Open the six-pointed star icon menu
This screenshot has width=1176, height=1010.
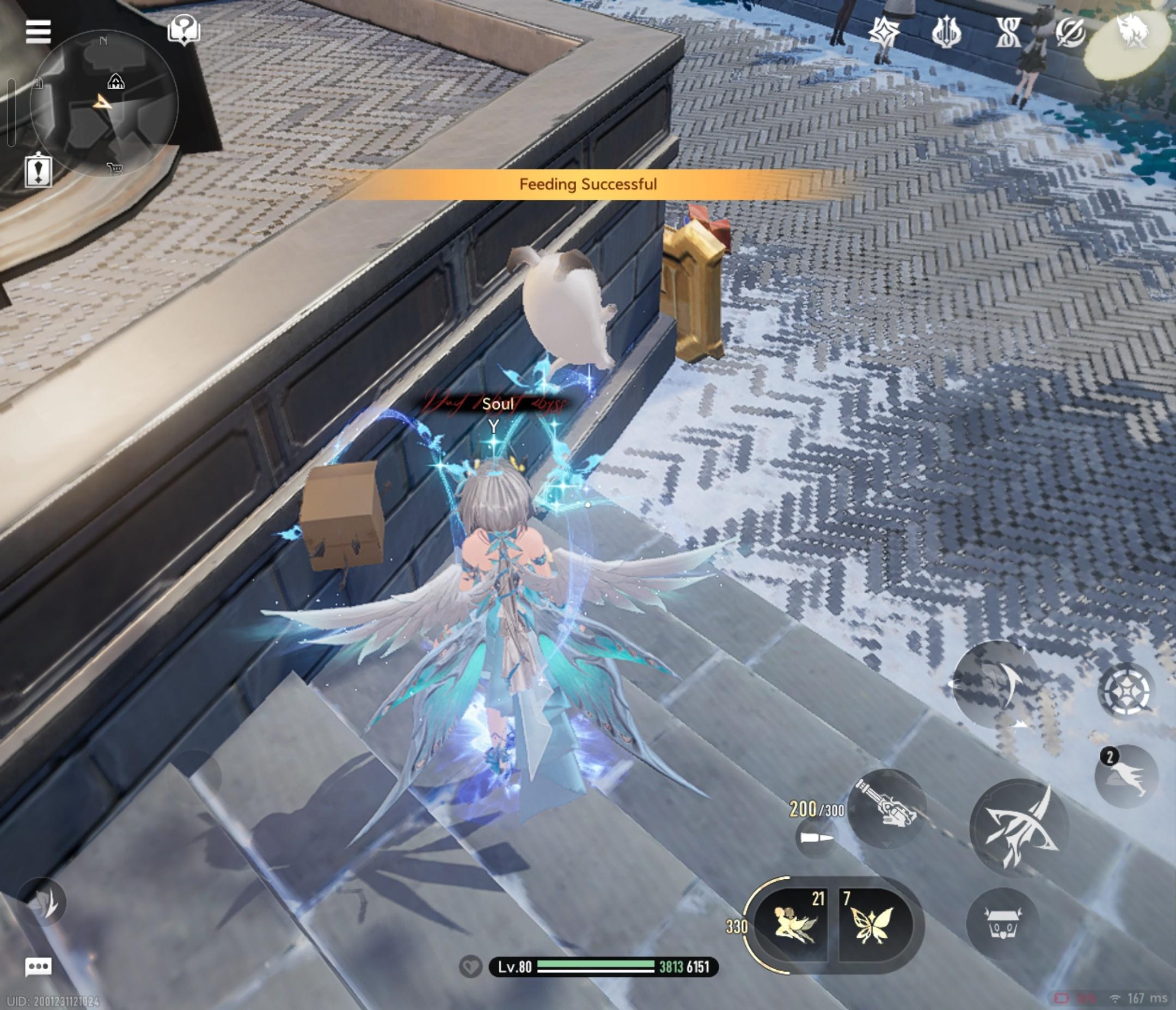[884, 32]
